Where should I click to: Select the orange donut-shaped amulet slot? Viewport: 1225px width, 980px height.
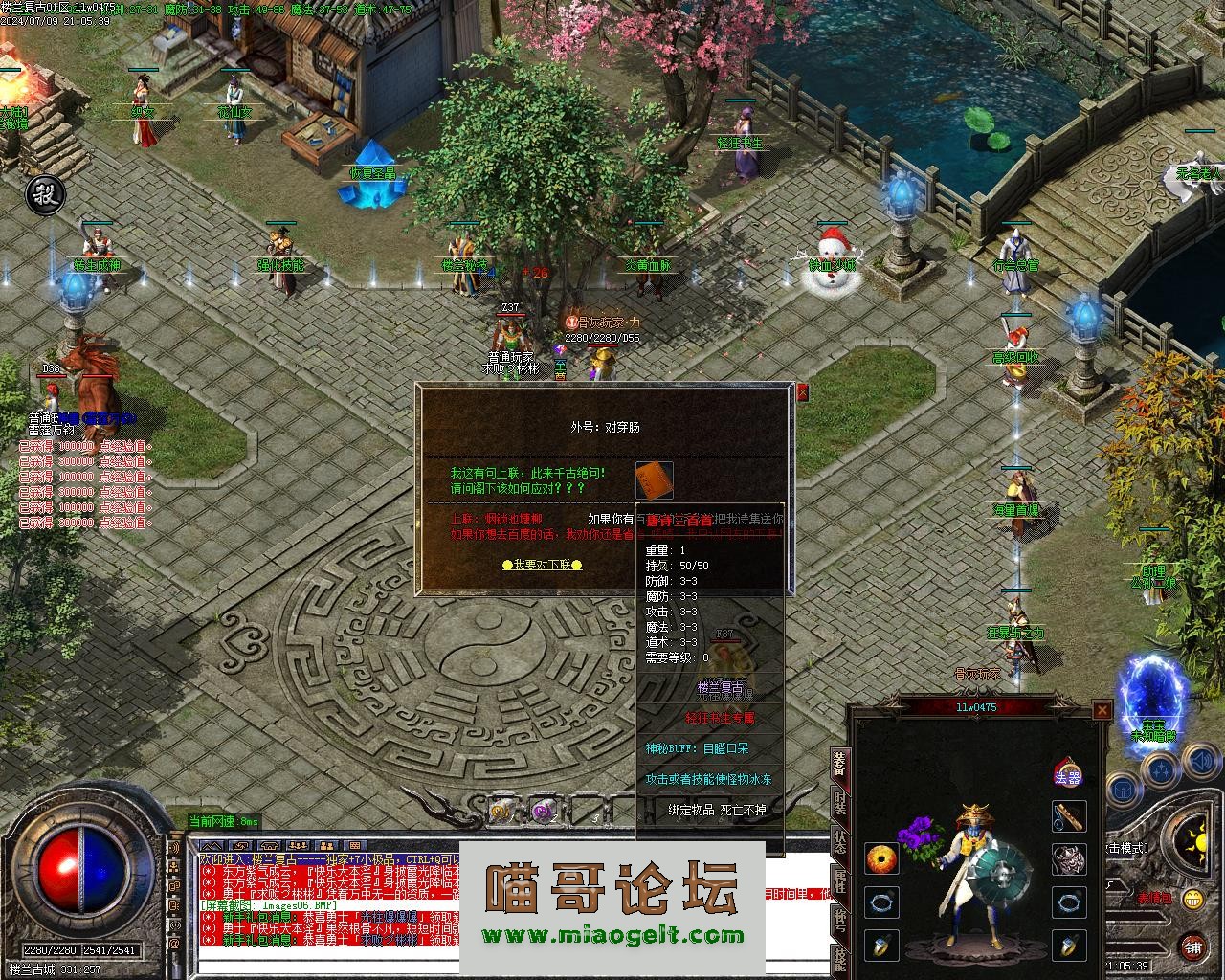[x=881, y=858]
